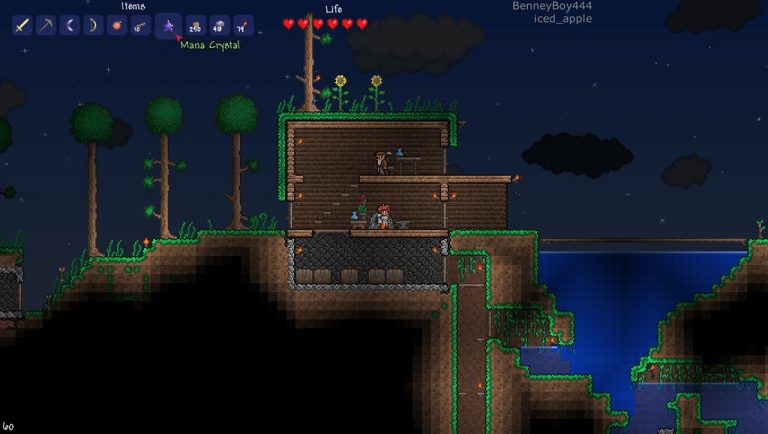The image size is (768, 434).
Task: Select the gold sword hotbar slot
Action: pos(22,25)
